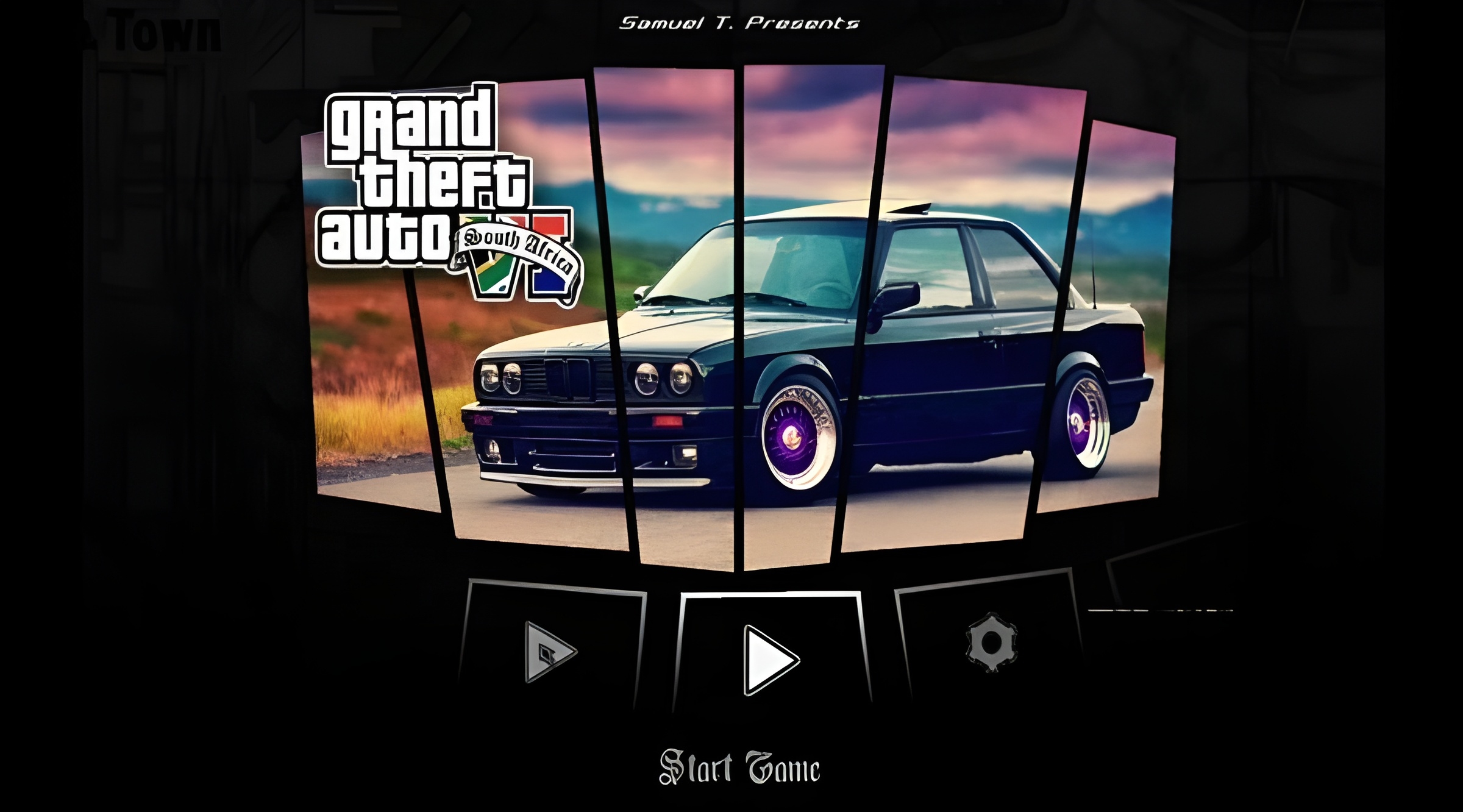The height and width of the screenshot is (812, 1463).
Task: Select the 'Samuel T. Presents' header text
Action: pyautogui.click(x=736, y=23)
